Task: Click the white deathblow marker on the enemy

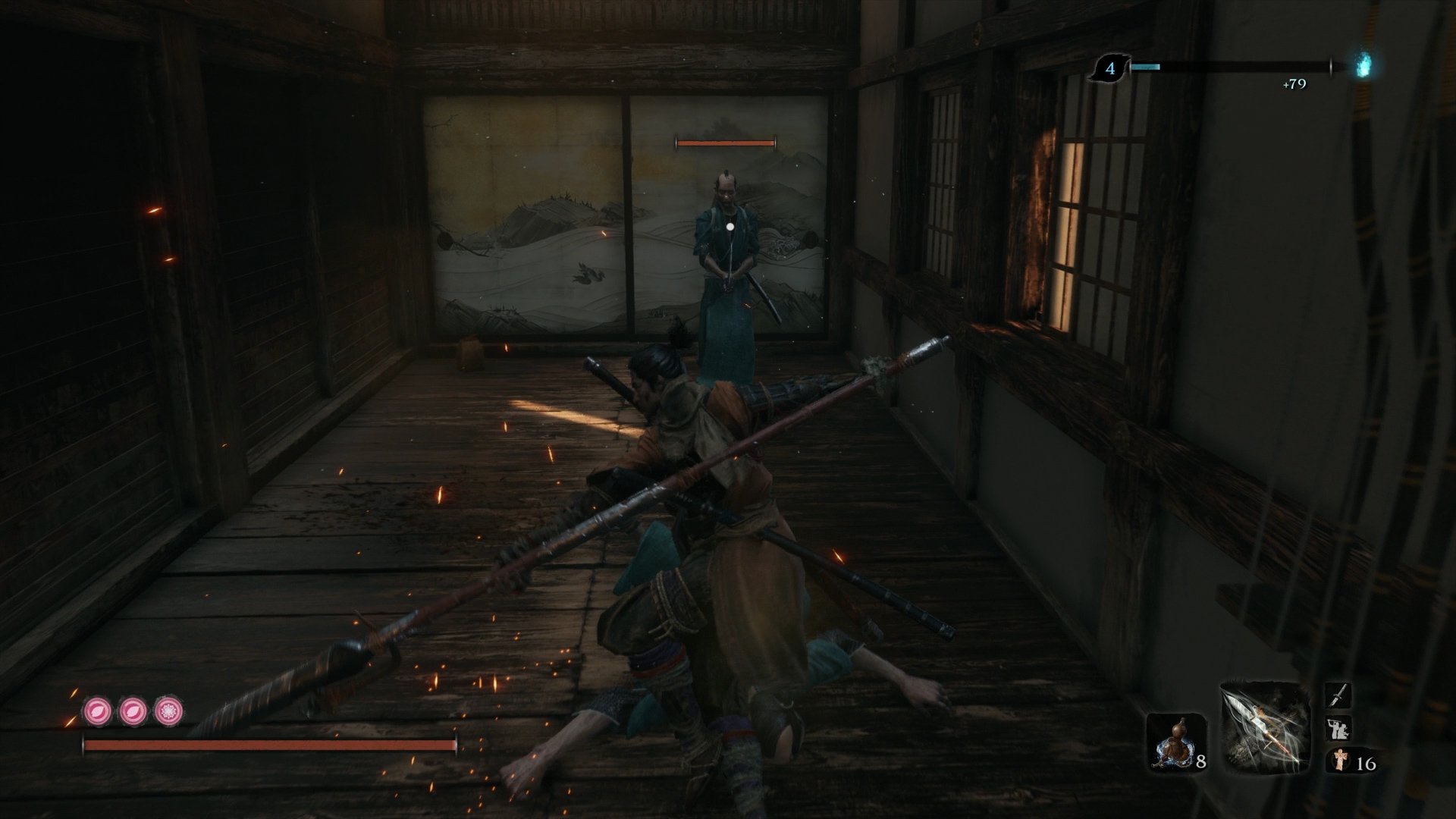Action: [729, 225]
